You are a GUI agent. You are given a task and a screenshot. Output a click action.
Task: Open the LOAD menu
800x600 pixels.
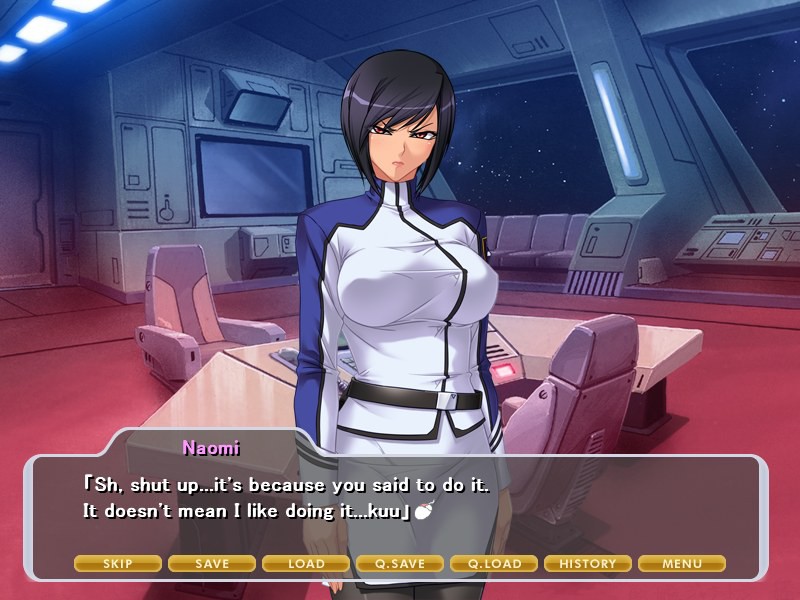point(306,564)
